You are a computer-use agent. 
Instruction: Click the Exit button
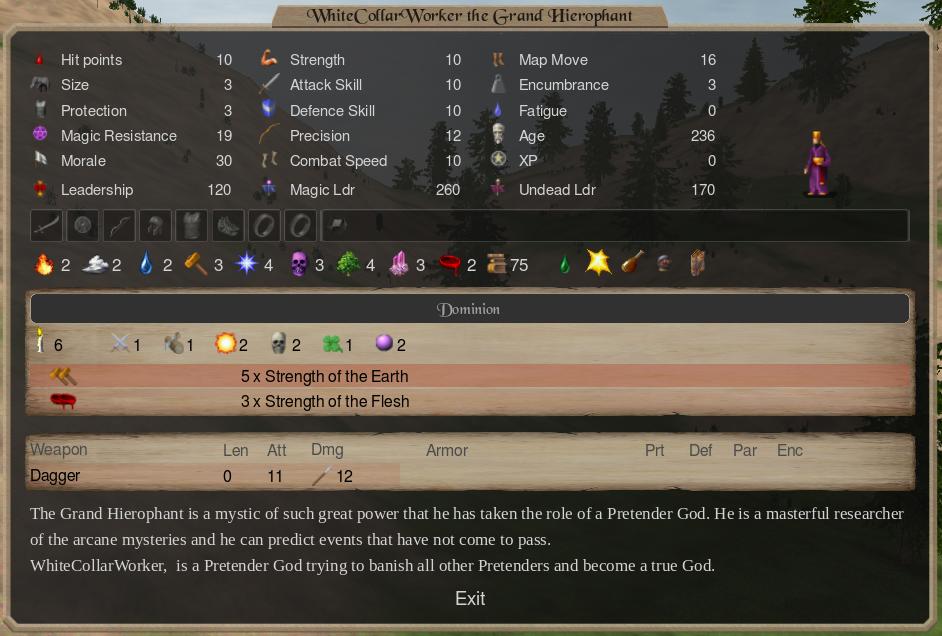click(x=470, y=598)
